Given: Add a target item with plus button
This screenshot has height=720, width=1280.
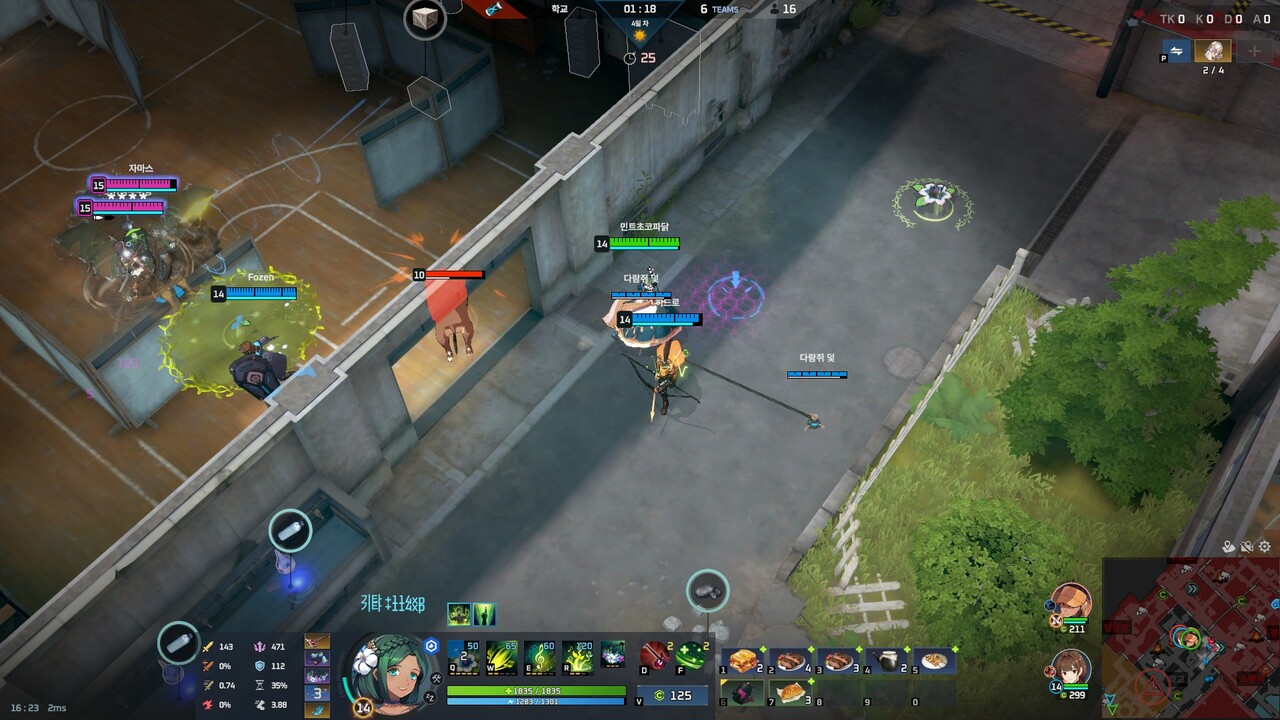Looking at the screenshot, I should [1253, 51].
